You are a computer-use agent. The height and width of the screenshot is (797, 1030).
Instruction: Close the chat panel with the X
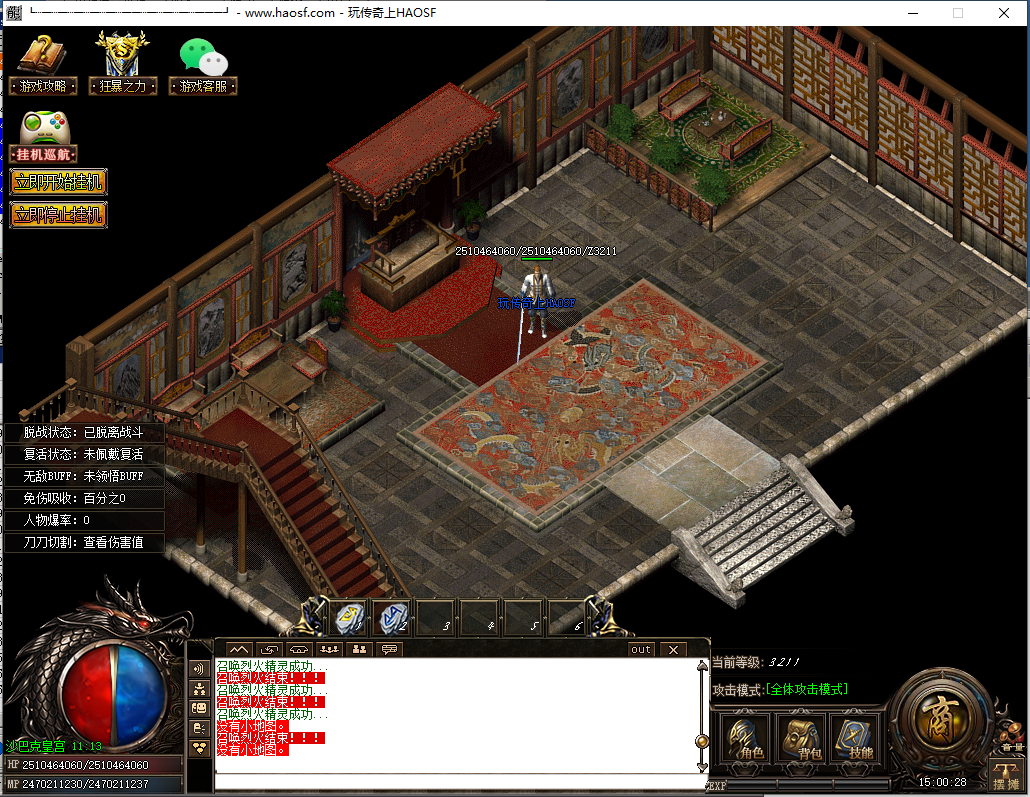point(673,649)
